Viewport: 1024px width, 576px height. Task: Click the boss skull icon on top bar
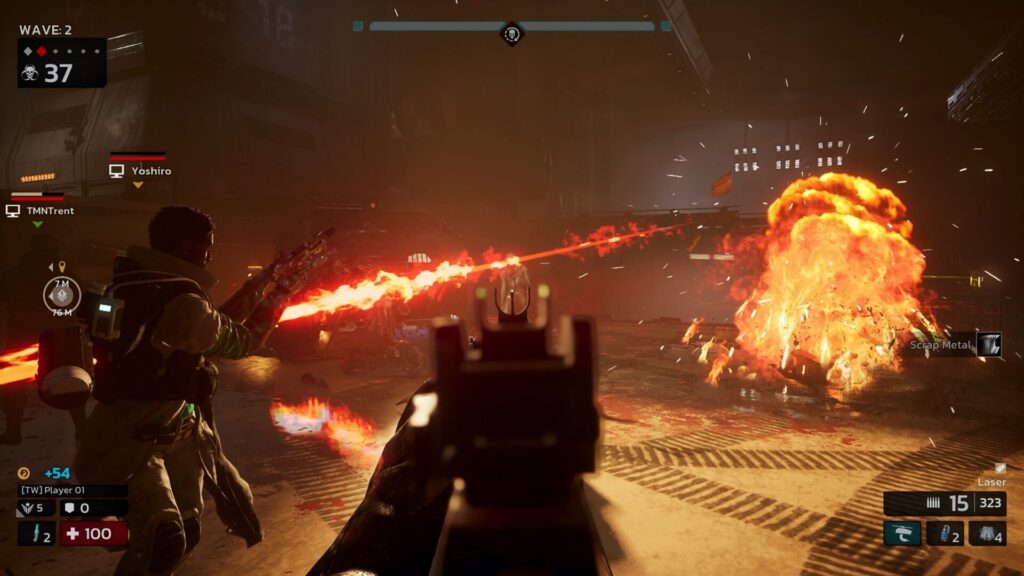[512, 34]
